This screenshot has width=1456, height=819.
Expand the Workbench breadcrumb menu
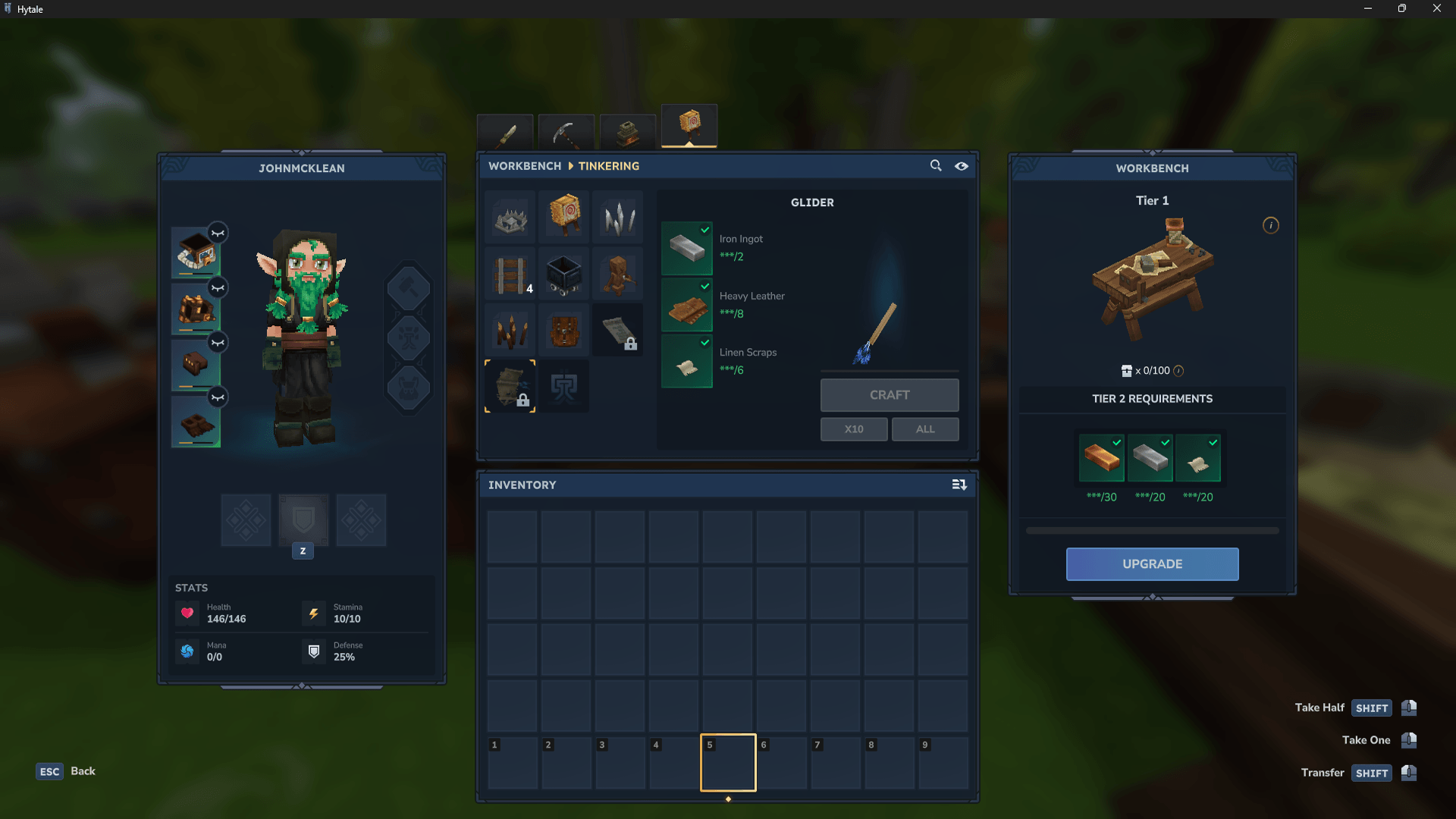[524, 165]
